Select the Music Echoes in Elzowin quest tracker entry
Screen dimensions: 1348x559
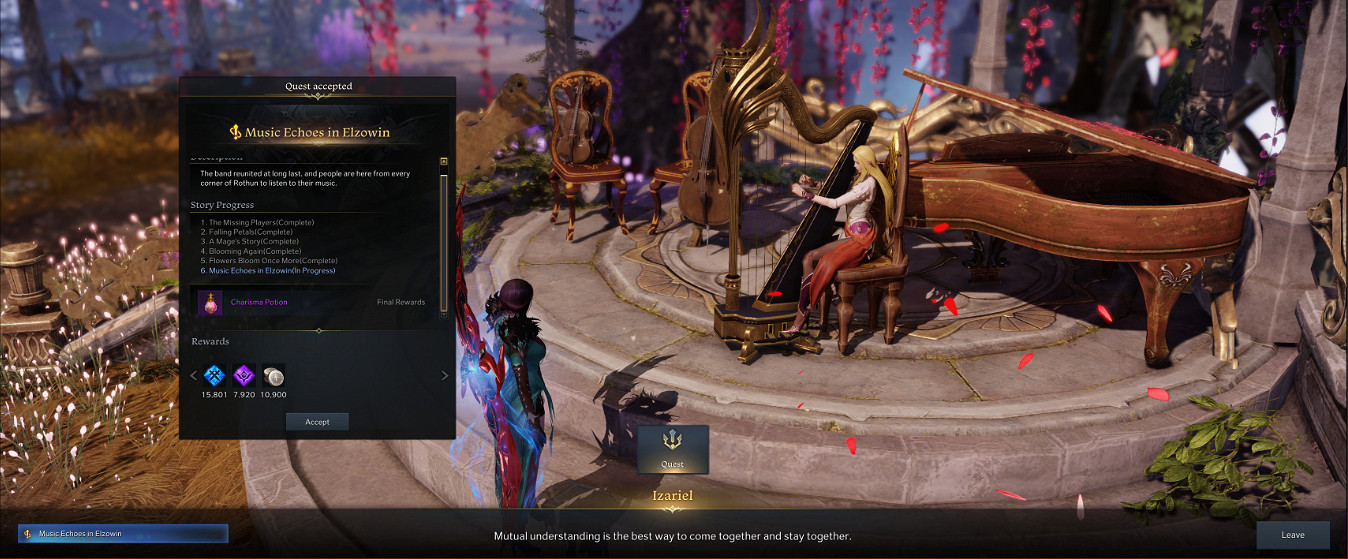(x=124, y=534)
